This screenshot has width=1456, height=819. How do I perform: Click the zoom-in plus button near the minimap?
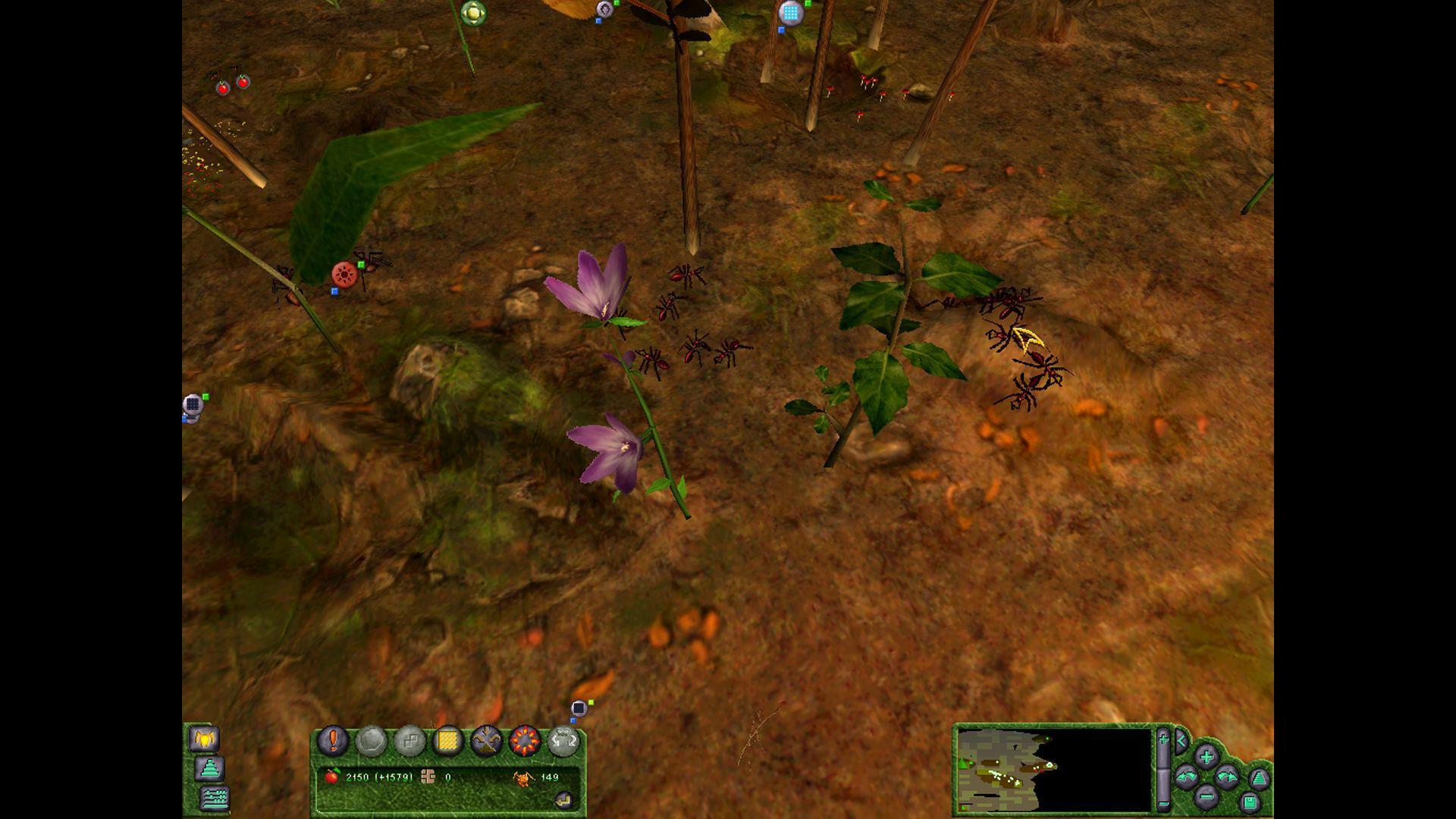point(1206,758)
